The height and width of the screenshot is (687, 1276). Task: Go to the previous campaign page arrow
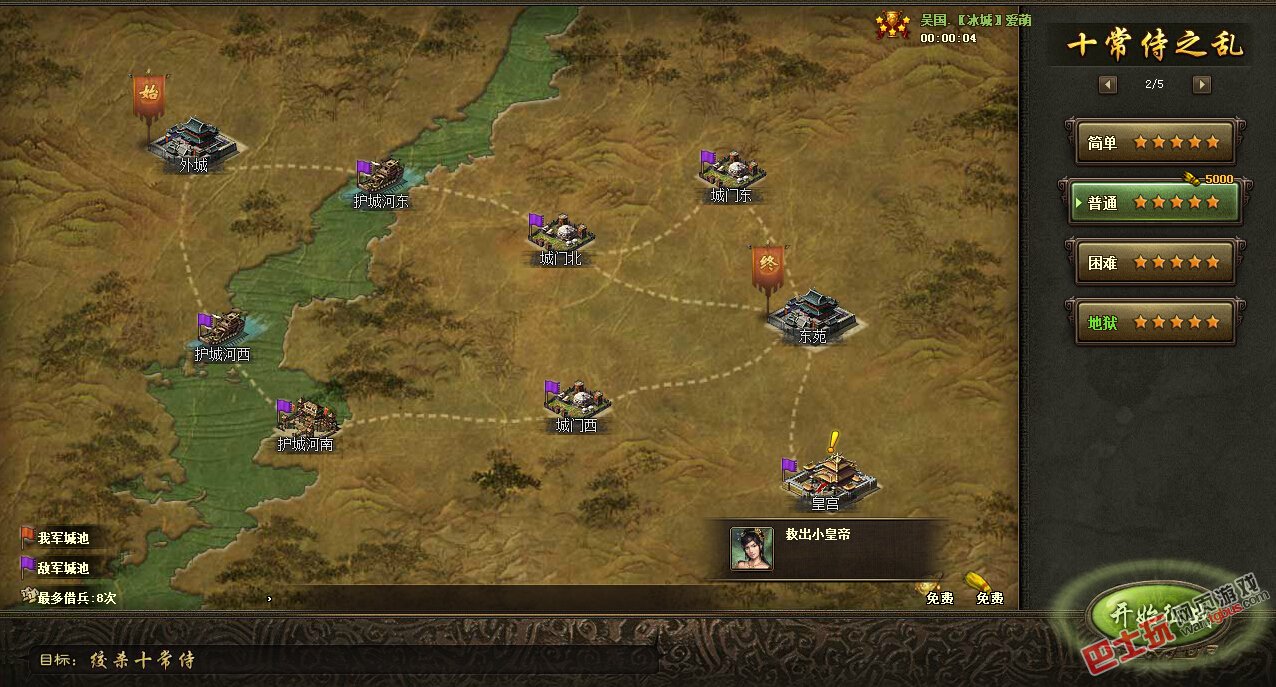[1108, 85]
